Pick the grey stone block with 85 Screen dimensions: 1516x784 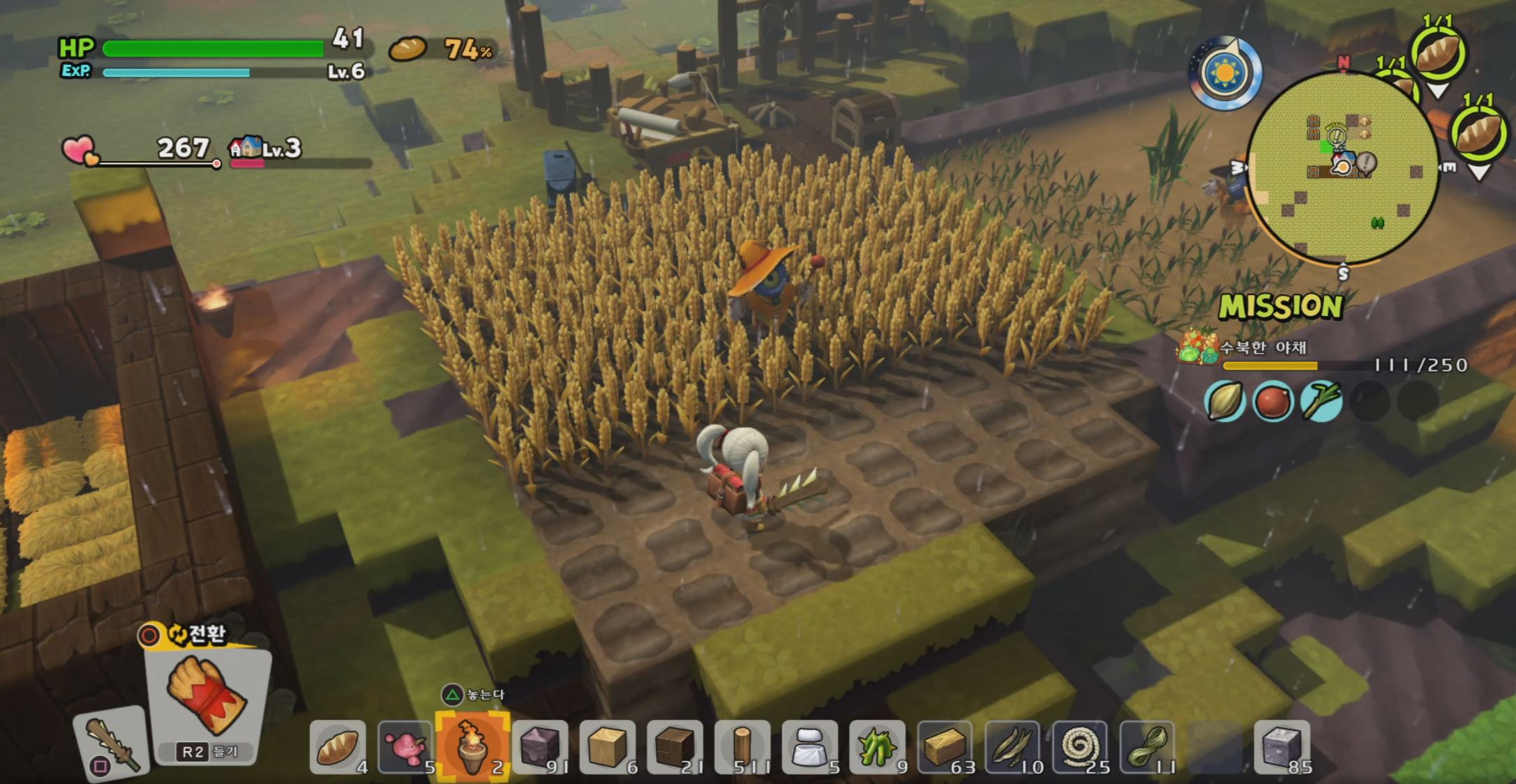click(x=1282, y=748)
